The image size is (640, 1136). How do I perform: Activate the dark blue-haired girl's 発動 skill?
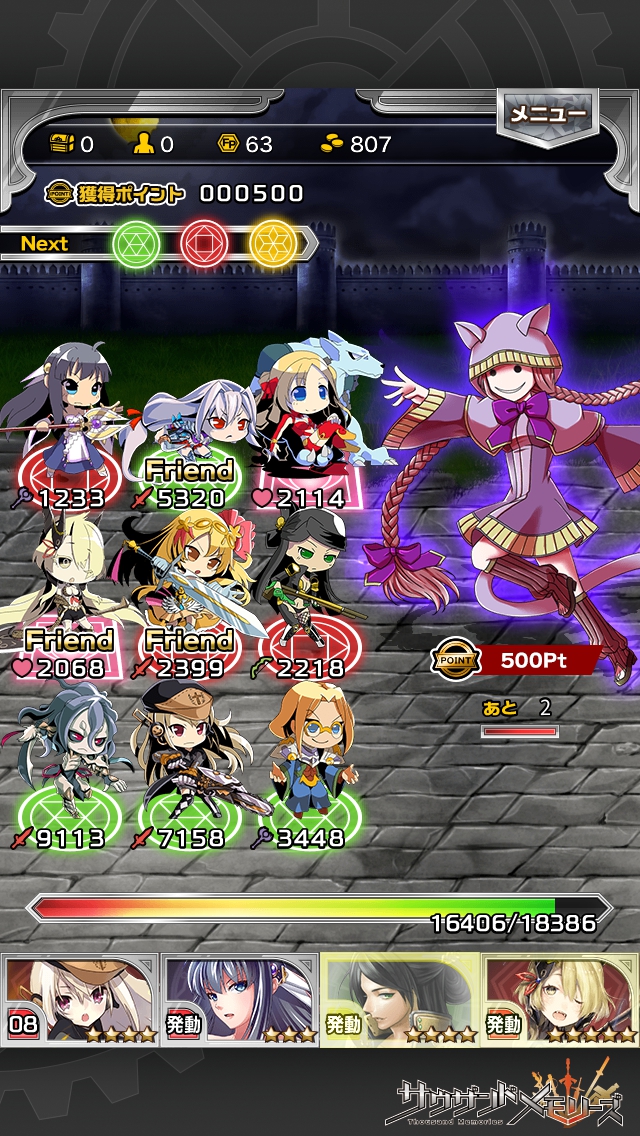(x=240, y=998)
